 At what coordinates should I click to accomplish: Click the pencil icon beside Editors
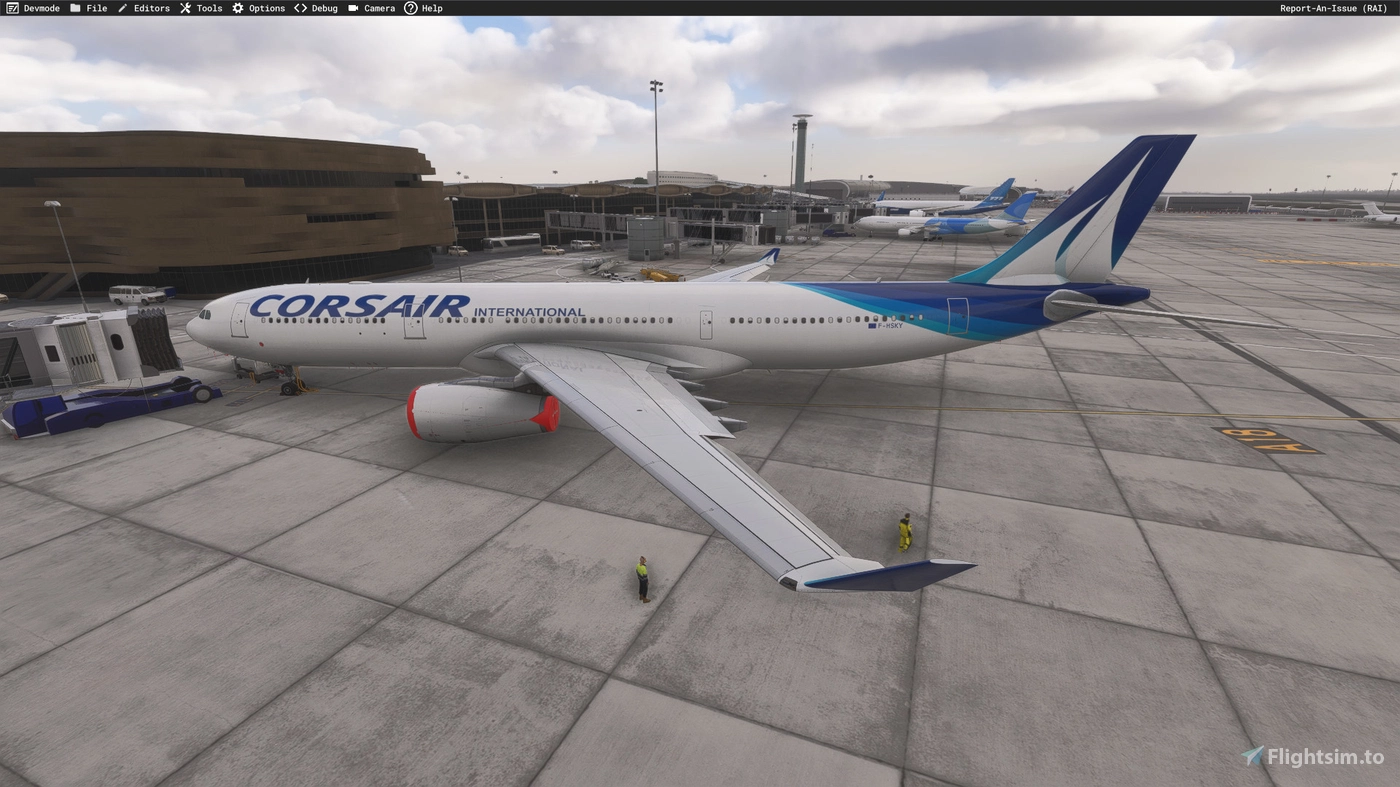[121, 7]
